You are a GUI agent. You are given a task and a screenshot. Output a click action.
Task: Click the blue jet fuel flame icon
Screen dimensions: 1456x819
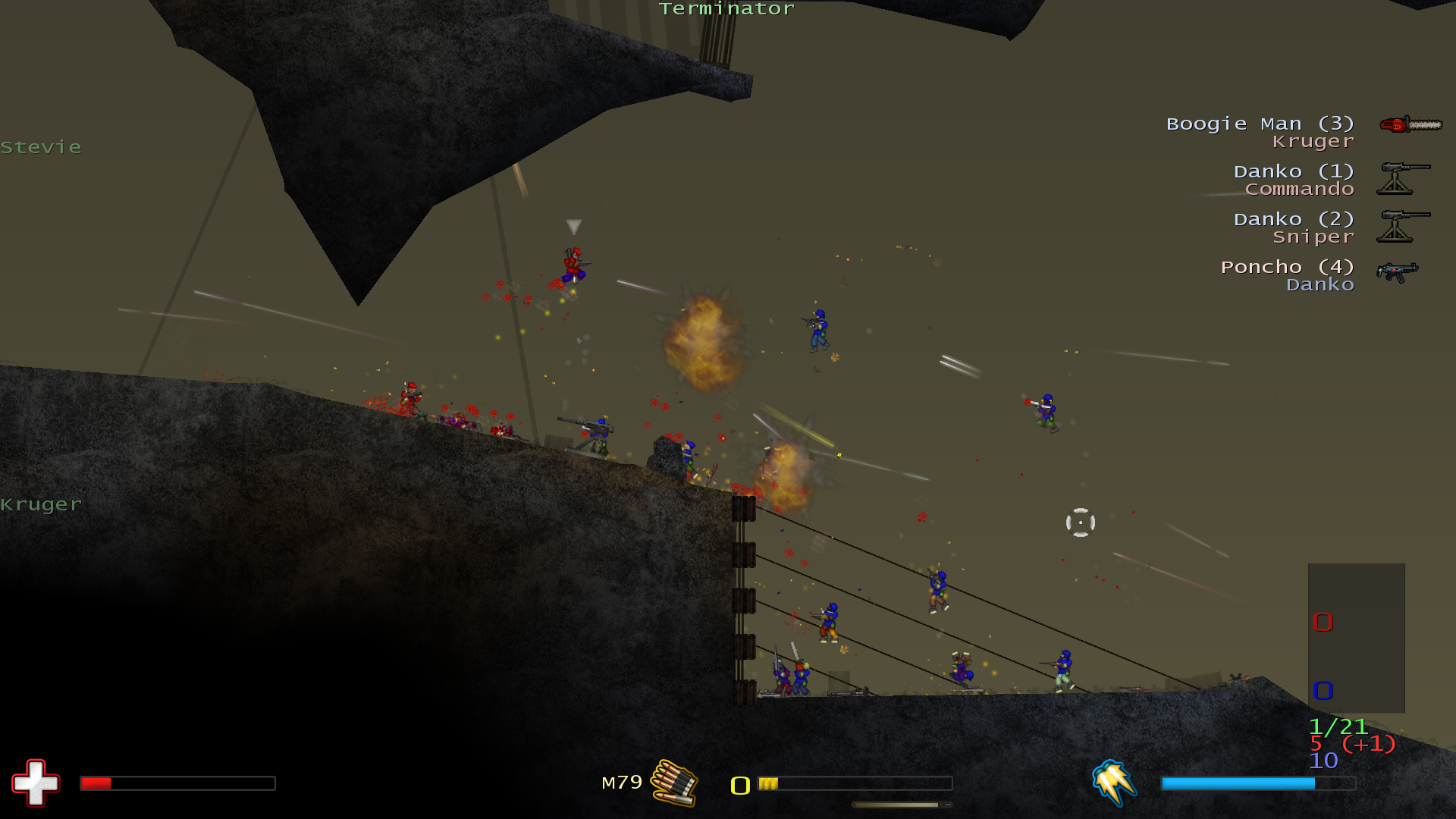tap(1113, 782)
